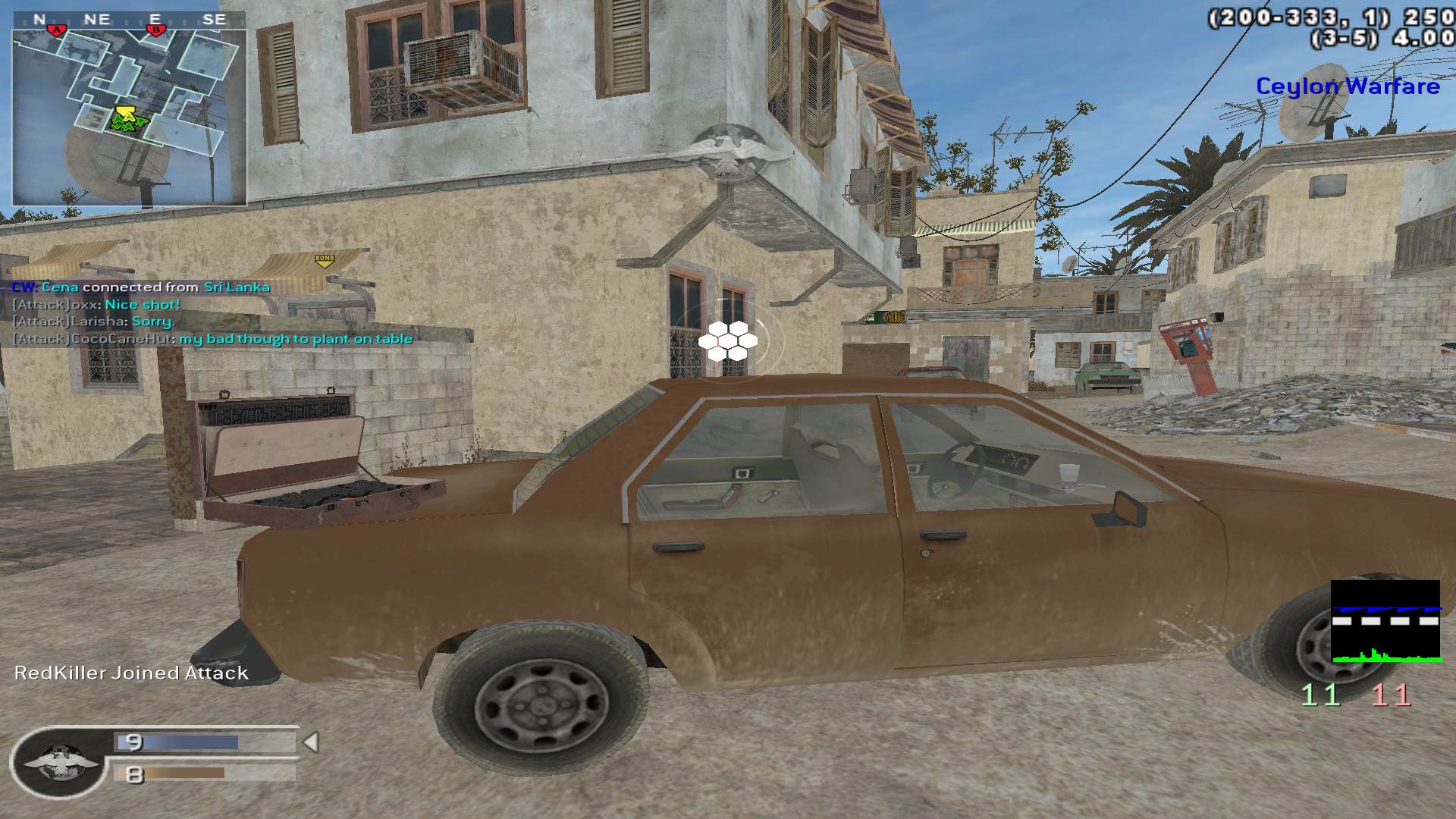Select the red B objective compass marker
Viewport: 1456px width, 819px height.
(155, 30)
